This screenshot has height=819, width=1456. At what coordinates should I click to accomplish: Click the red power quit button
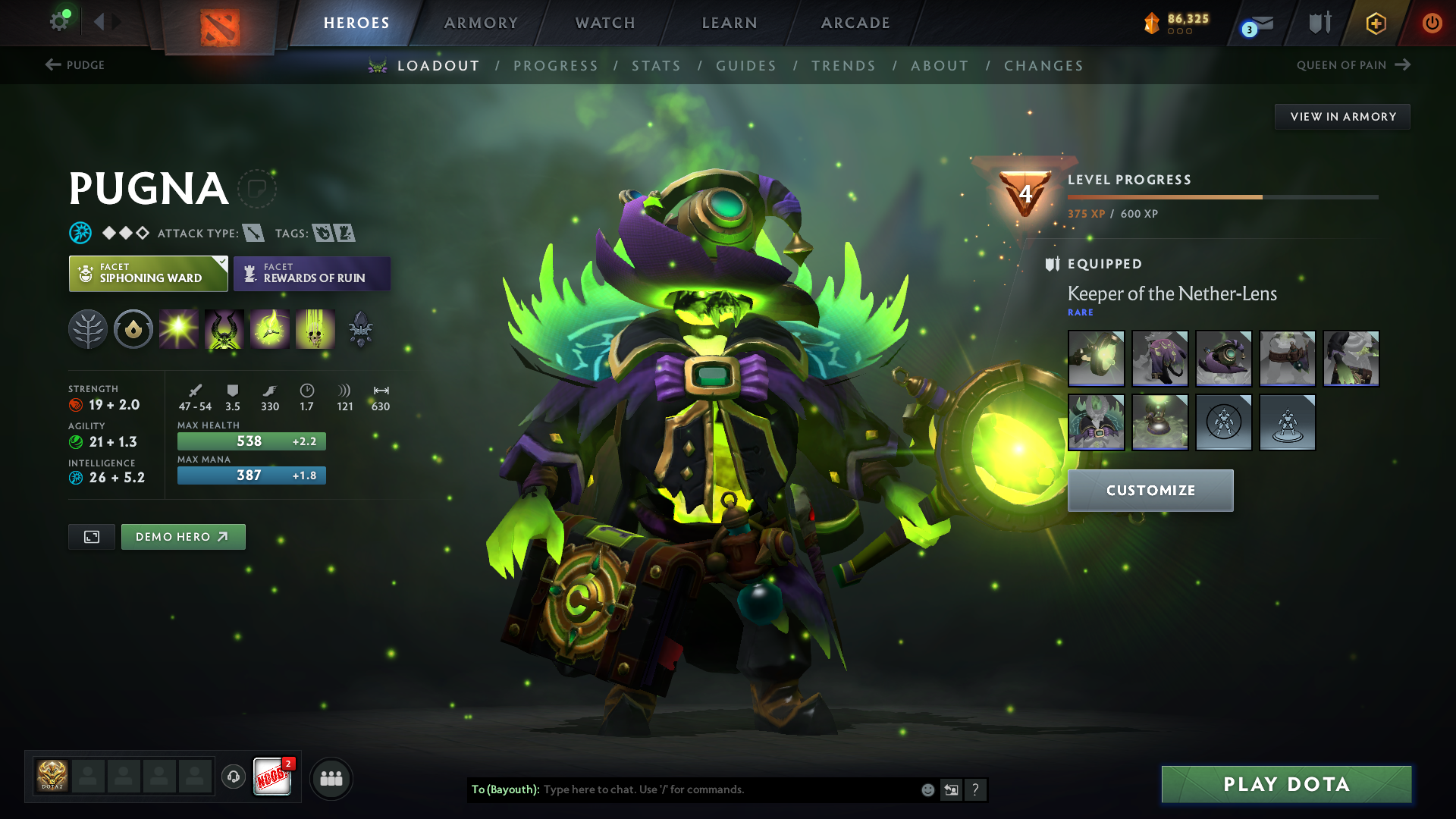click(1432, 23)
